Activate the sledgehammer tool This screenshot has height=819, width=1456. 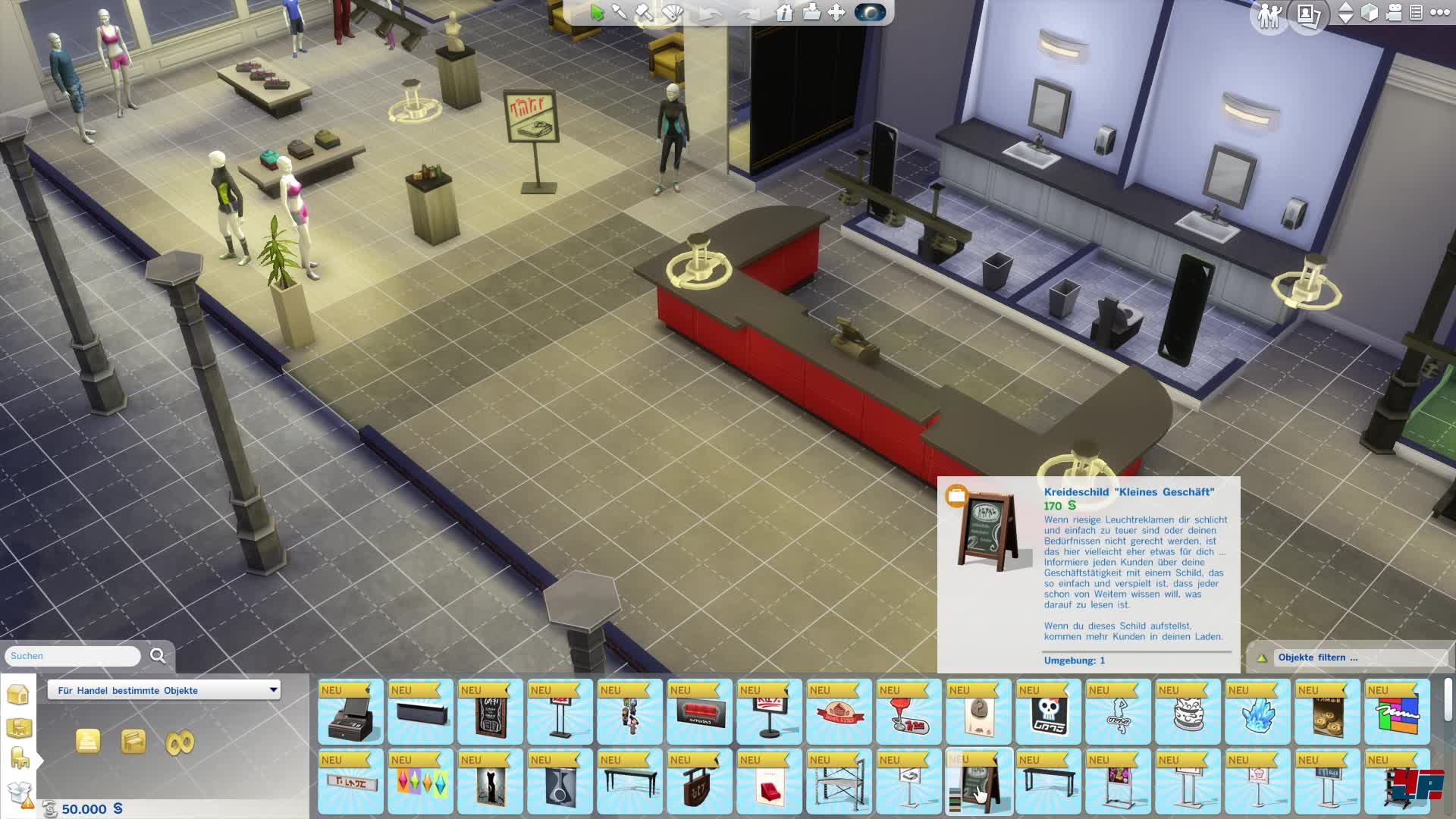click(x=645, y=13)
